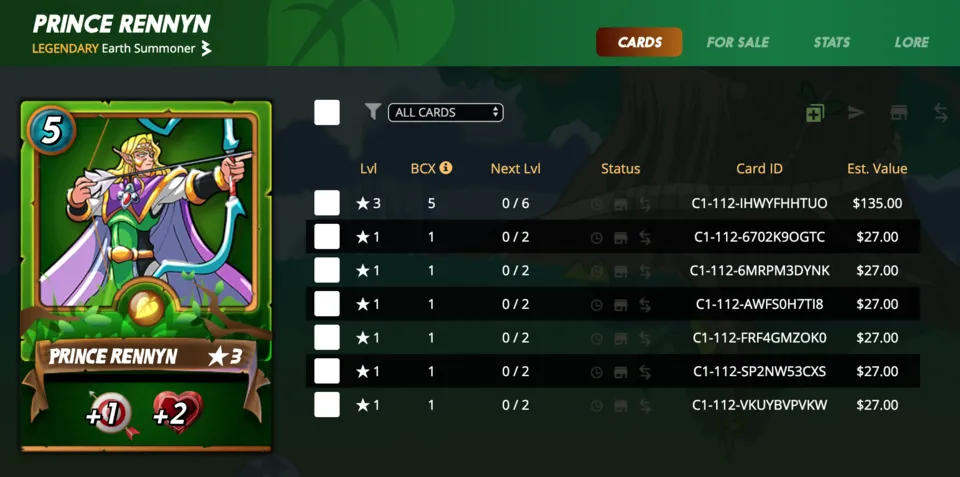This screenshot has height=477, width=960.
Task: Check the box for card C1-112-SP2NW53CXS
Action: tap(327, 371)
